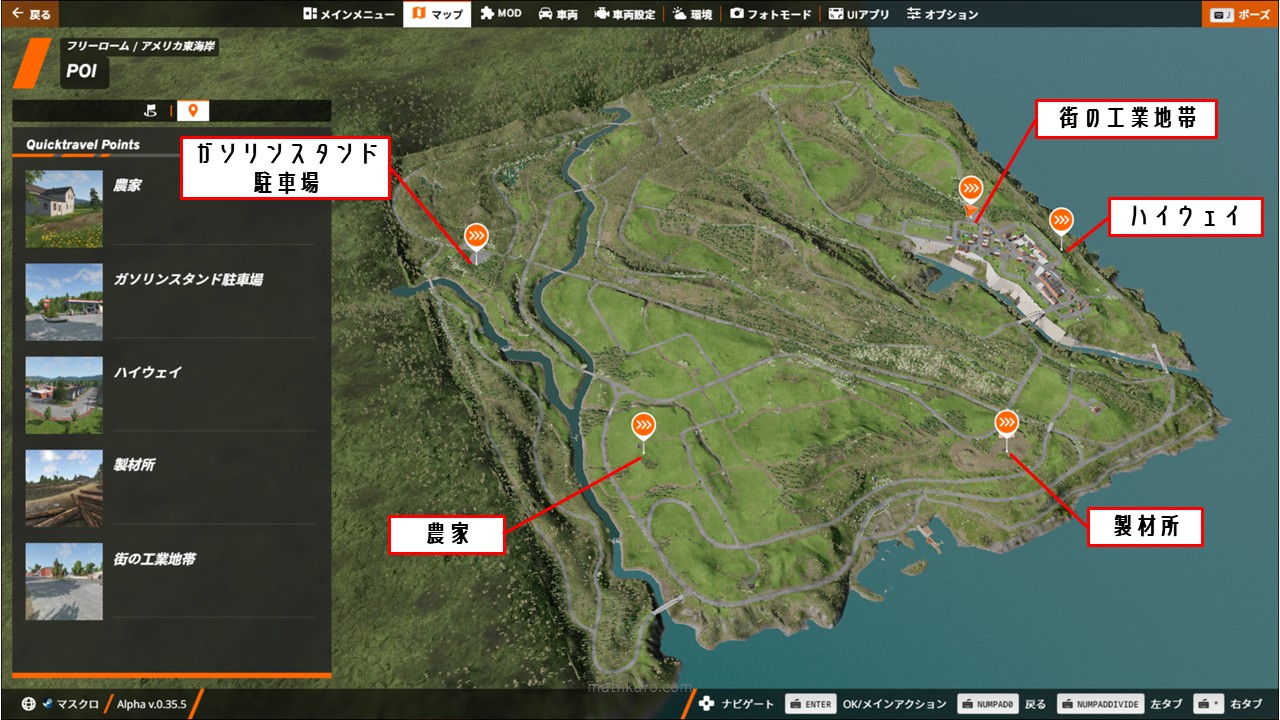This screenshot has width=1280, height=720.
Task: Enter フォトモード photo mode
Action: click(x=770, y=14)
